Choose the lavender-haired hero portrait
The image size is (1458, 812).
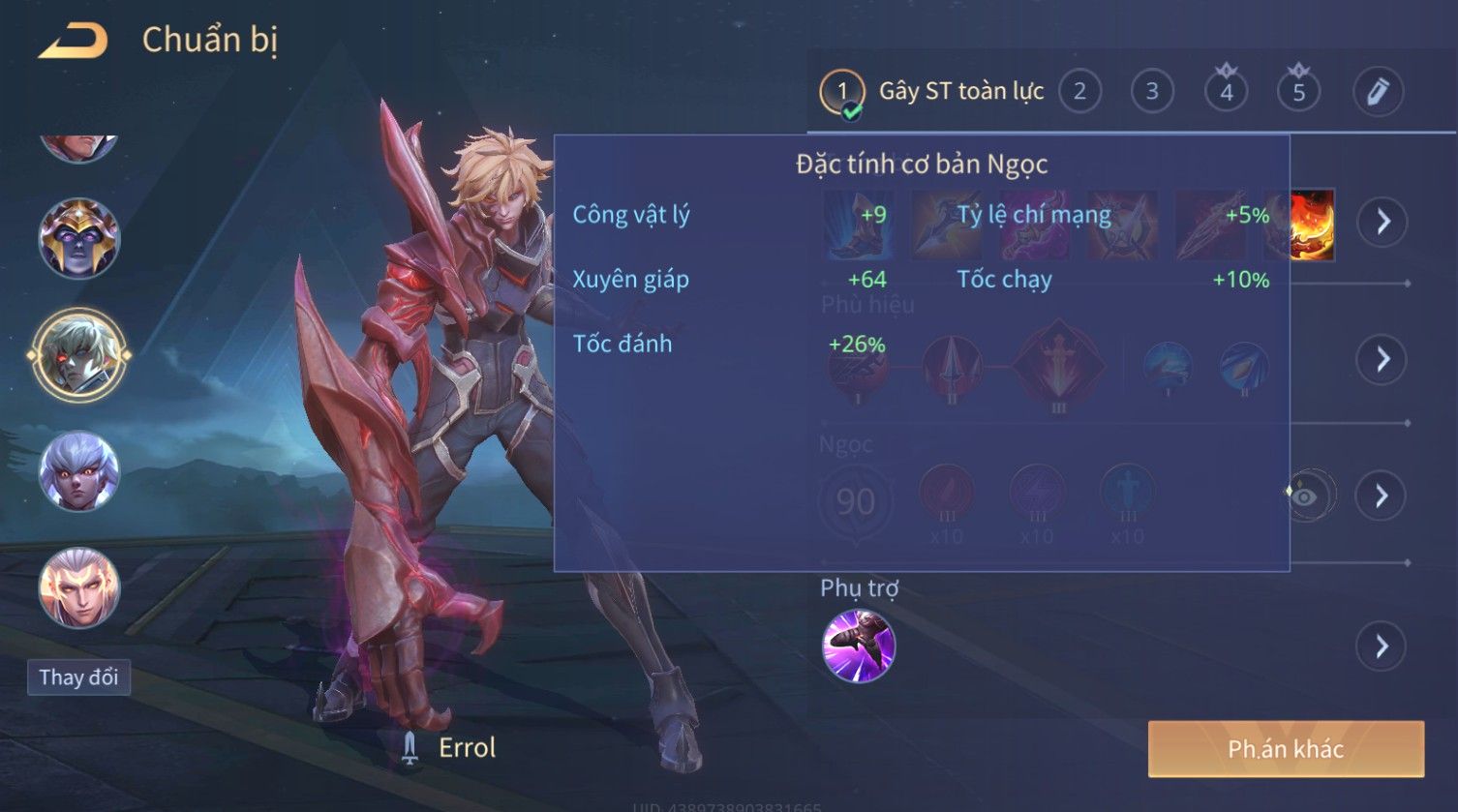click(78, 472)
